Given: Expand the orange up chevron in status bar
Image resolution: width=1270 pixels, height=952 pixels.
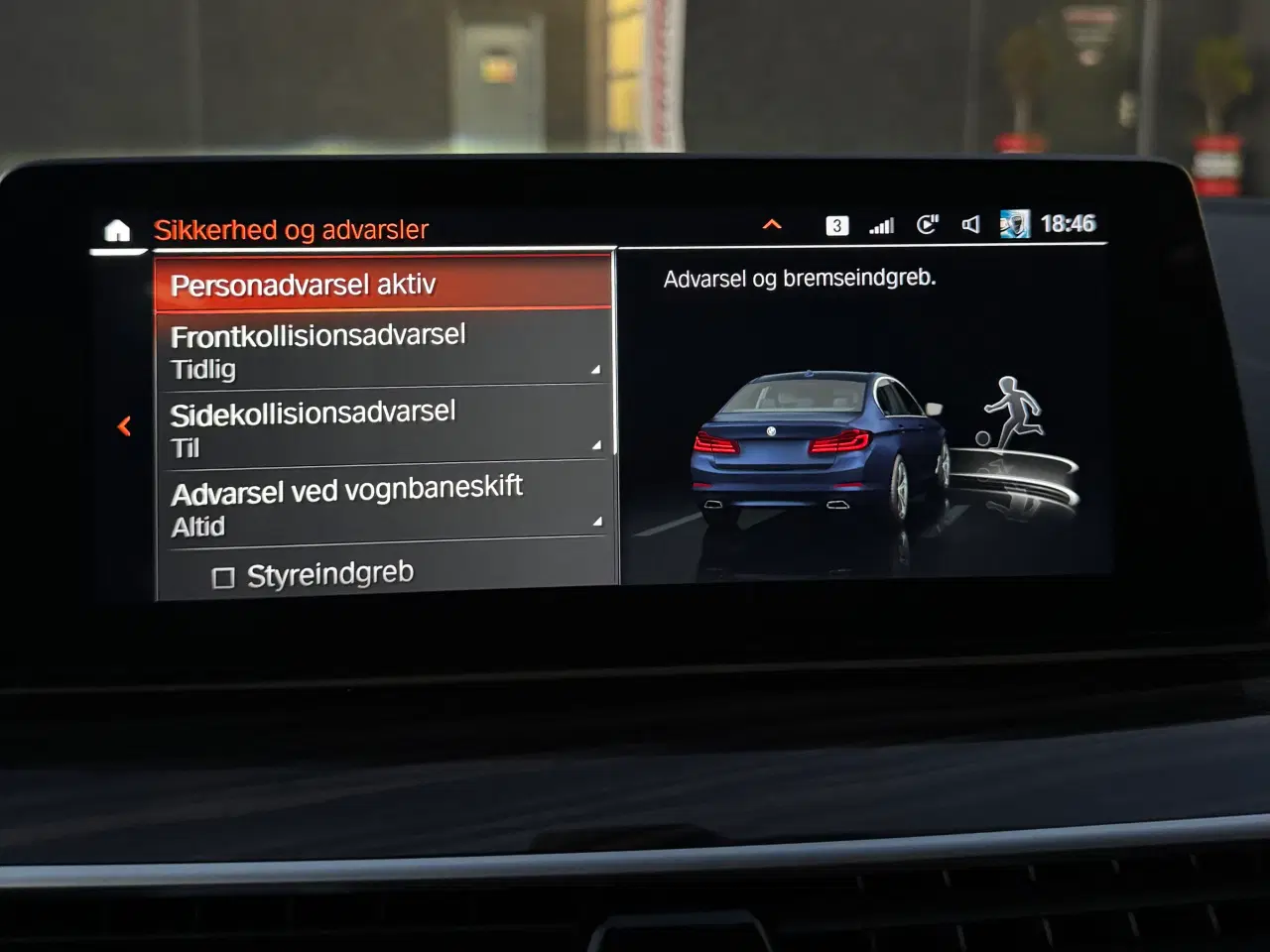Looking at the screenshot, I should click(x=772, y=225).
